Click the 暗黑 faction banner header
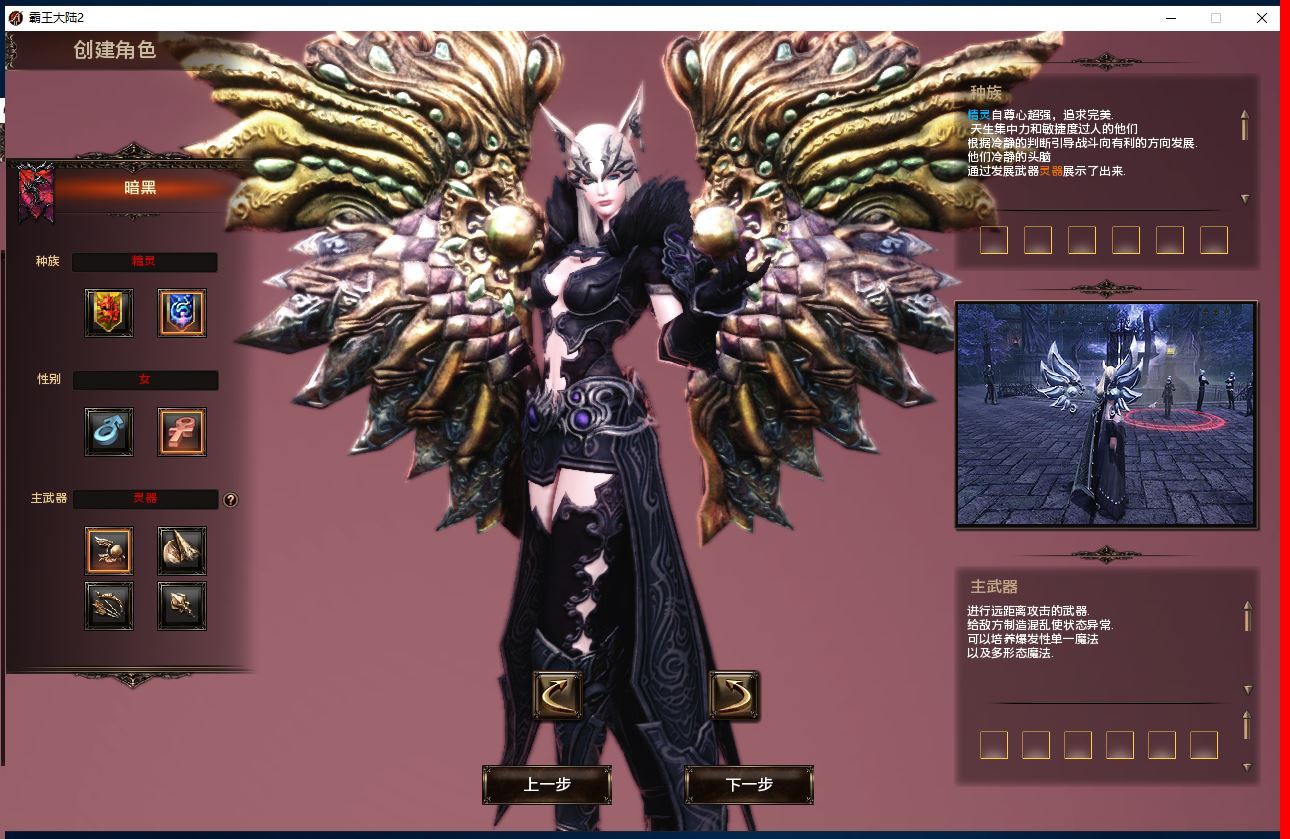1290x839 pixels. pyautogui.click(x=140, y=188)
